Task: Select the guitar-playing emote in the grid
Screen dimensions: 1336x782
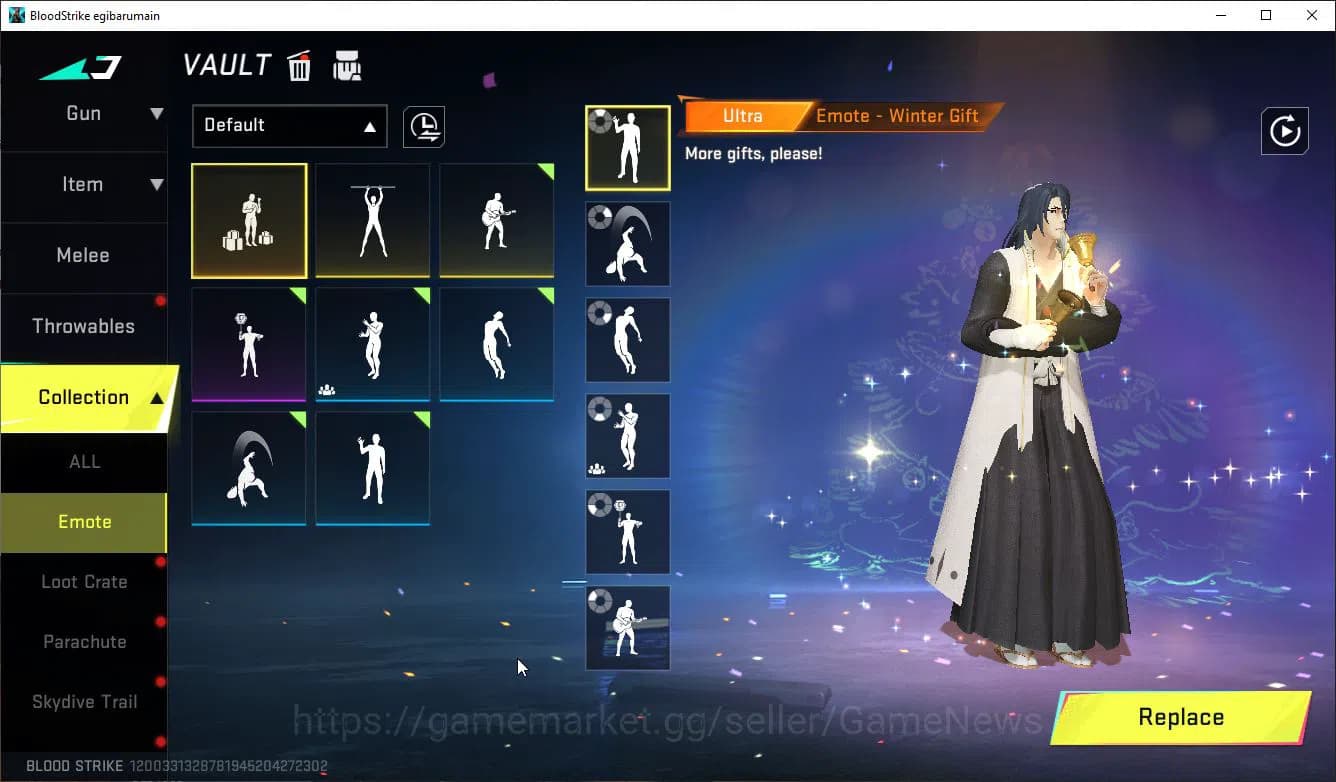Action: pos(496,219)
